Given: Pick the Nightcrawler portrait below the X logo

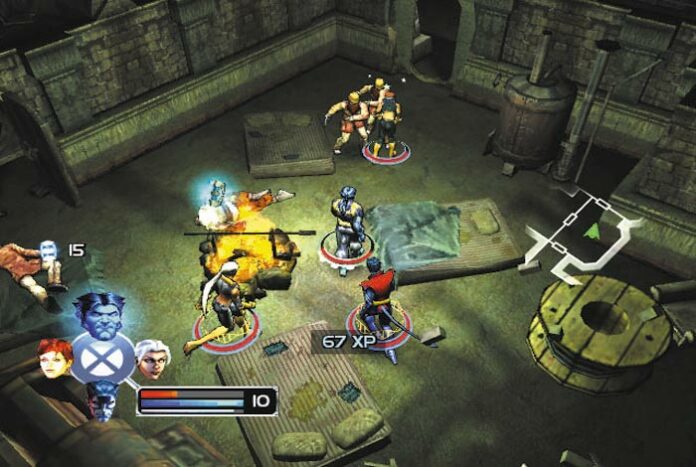Looking at the screenshot, I should click(x=101, y=400).
